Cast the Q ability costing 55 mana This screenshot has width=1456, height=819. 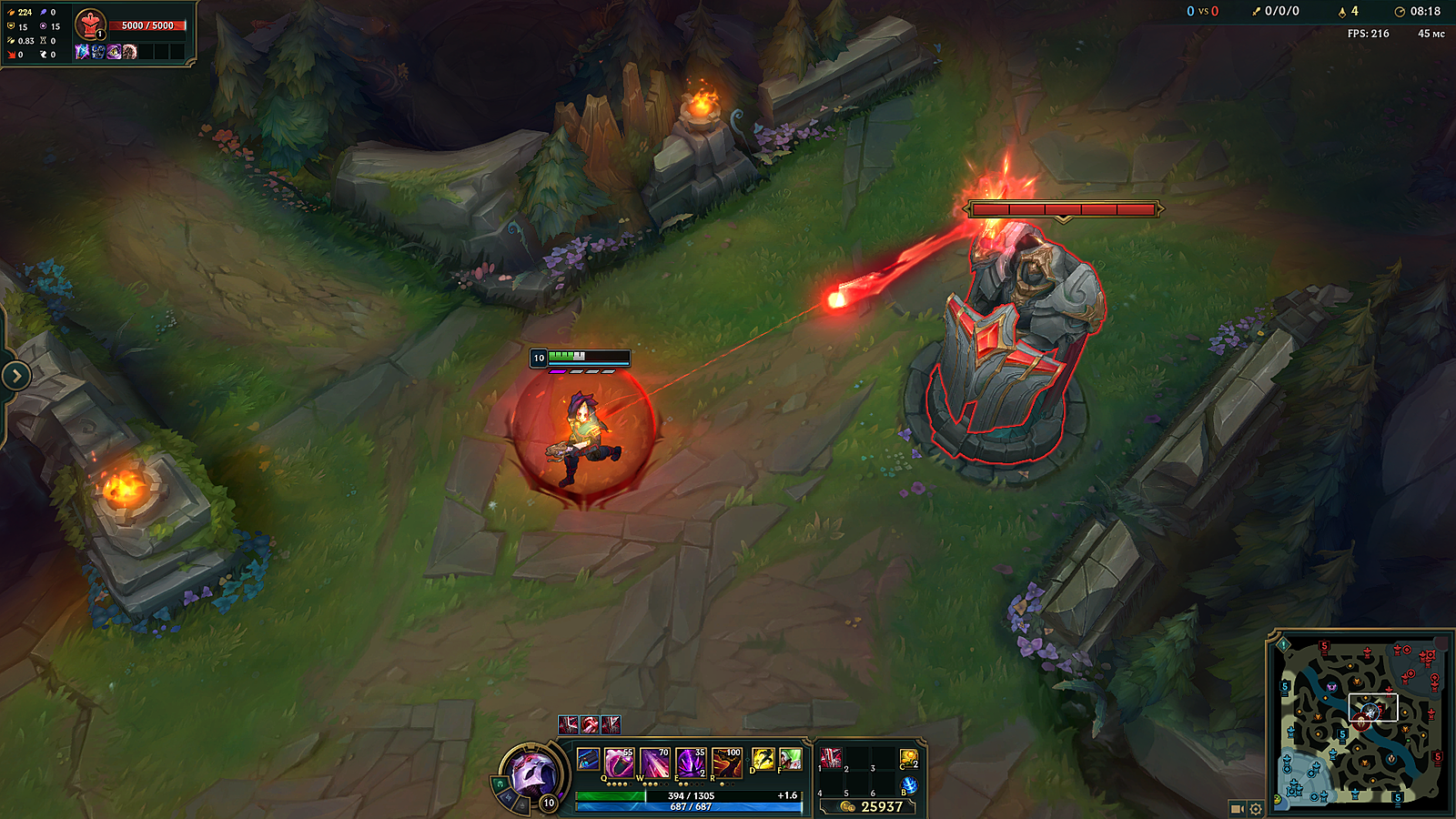pos(618,763)
